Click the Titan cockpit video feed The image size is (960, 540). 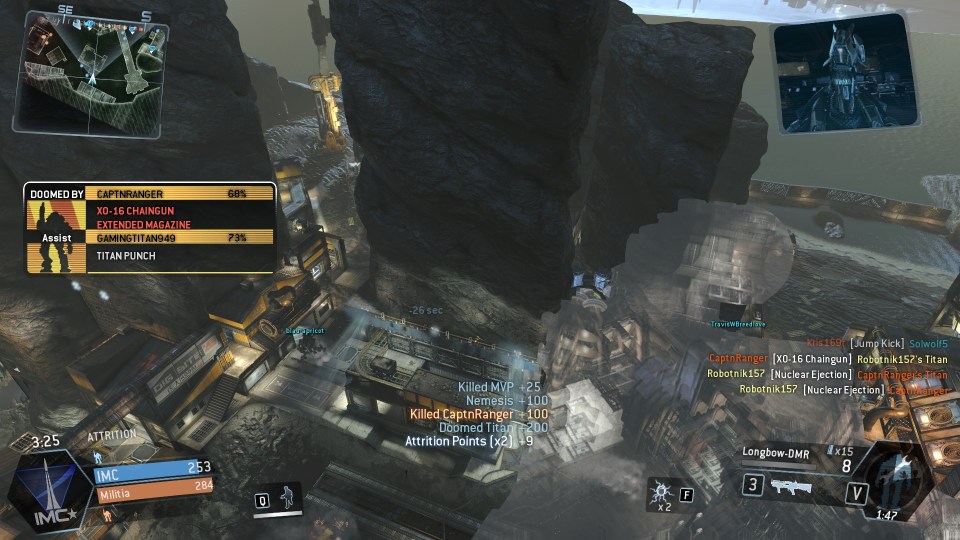(846, 73)
